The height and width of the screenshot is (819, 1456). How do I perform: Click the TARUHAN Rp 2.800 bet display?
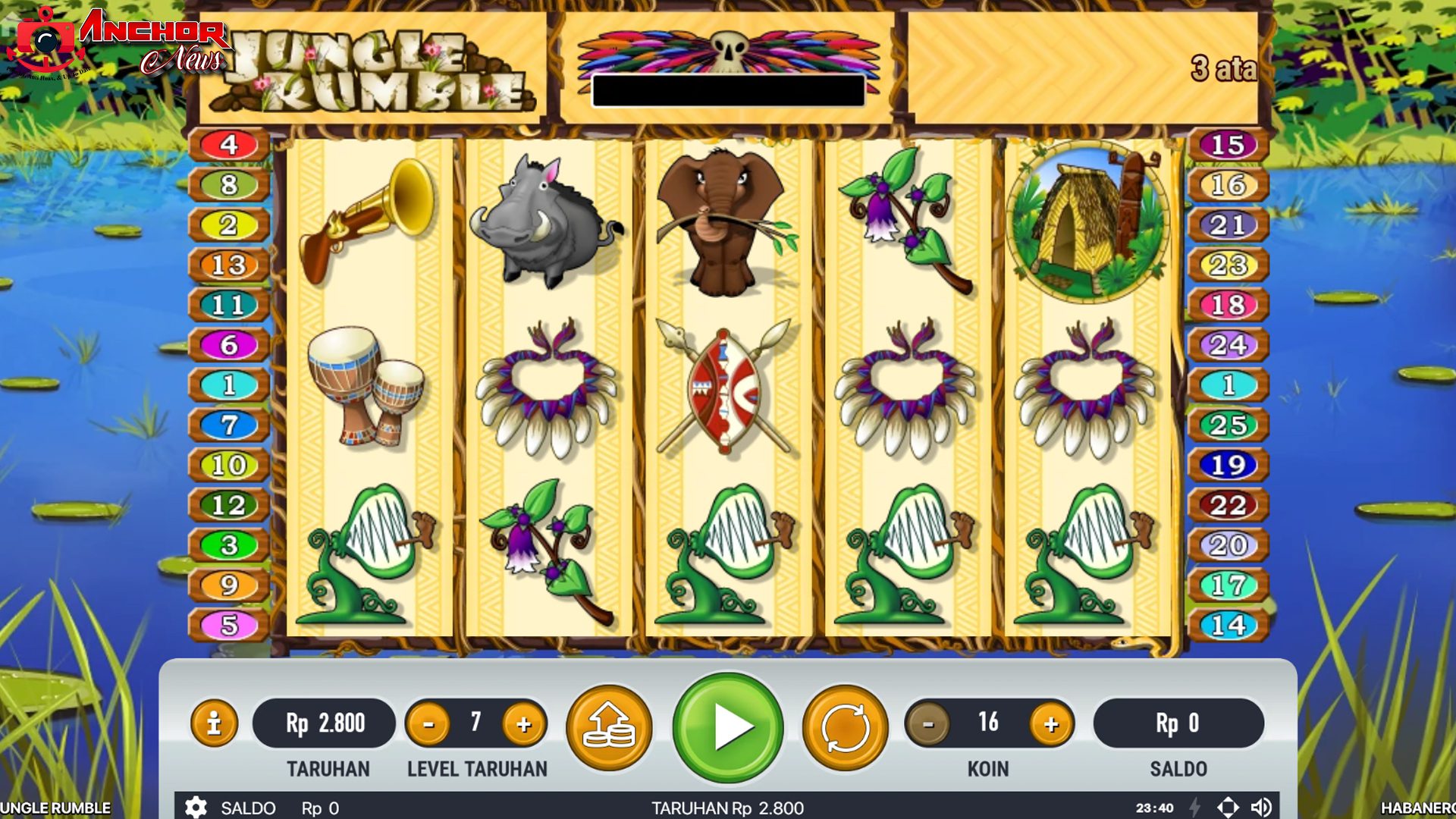[324, 723]
